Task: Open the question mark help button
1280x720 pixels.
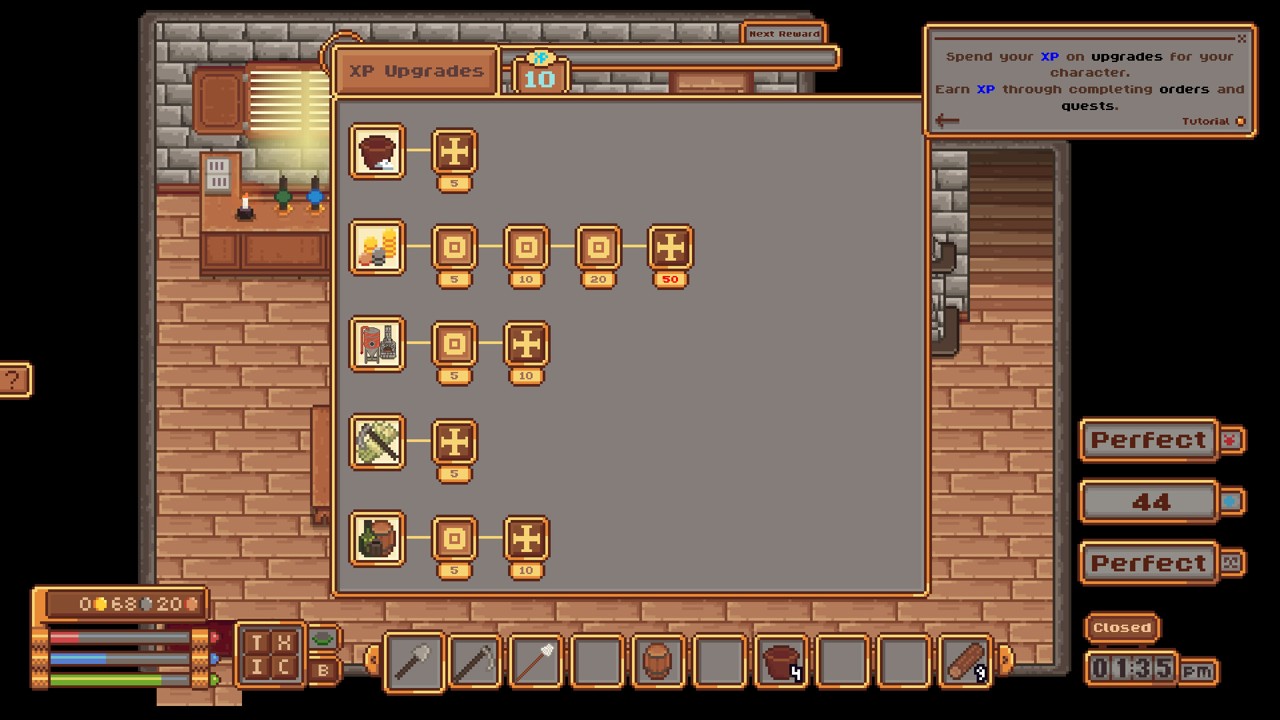Action: [13, 380]
